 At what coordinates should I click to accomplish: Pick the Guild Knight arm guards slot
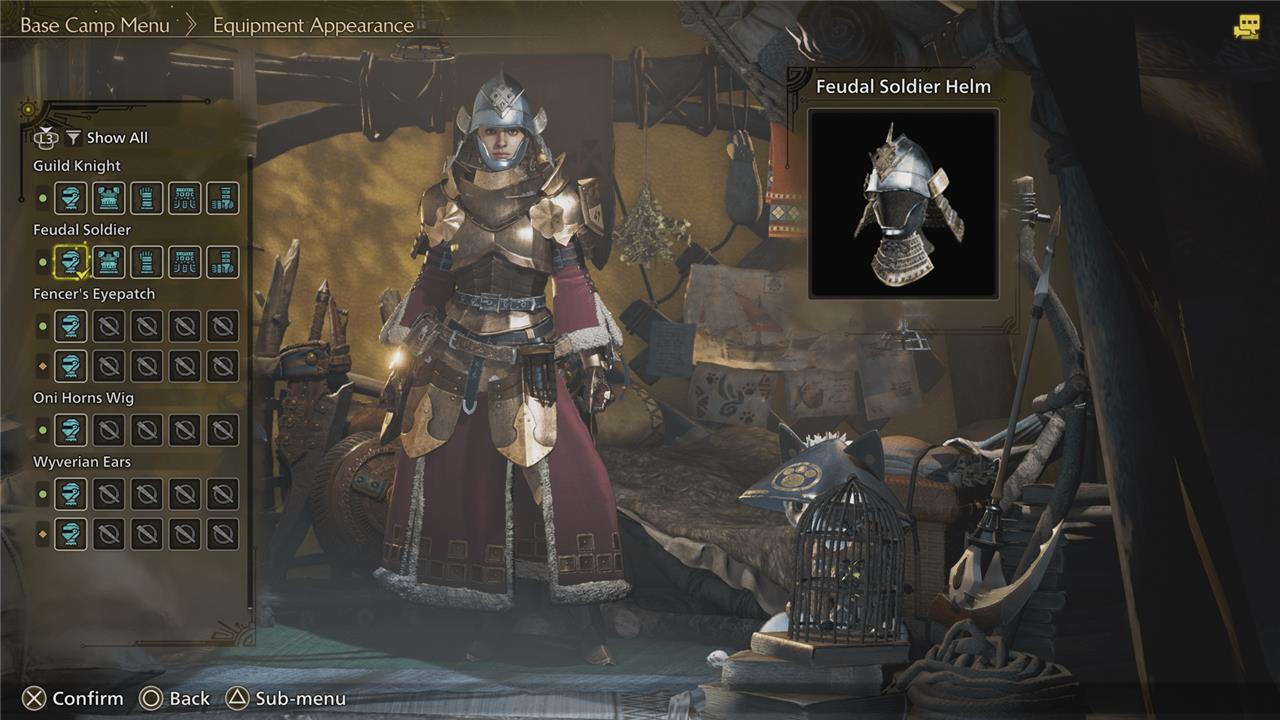[146, 198]
